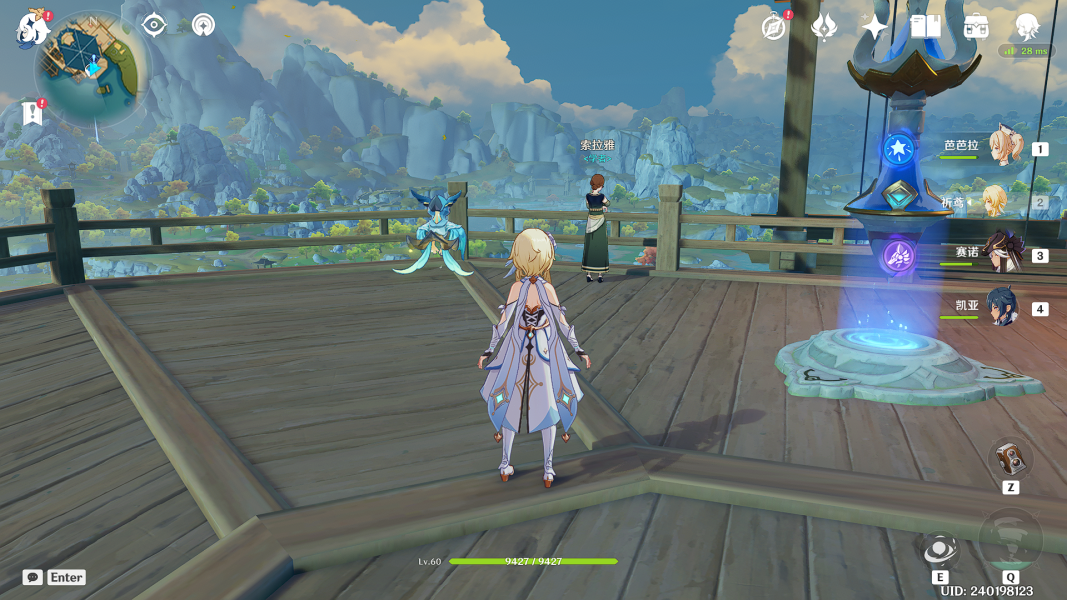The height and width of the screenshot is (600, 1067).
Task: Open the backpack inventory
Action: [977, 27]
